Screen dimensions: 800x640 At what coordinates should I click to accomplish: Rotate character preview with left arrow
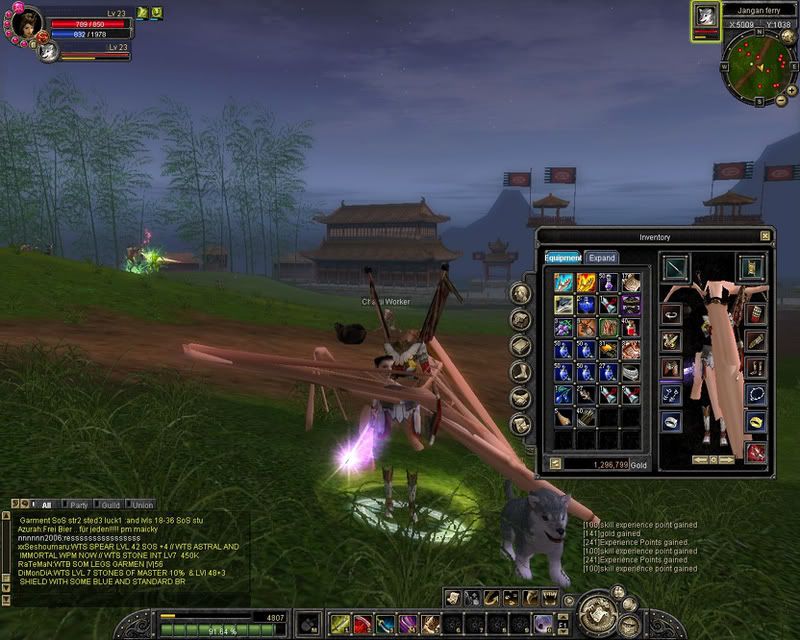point(700,459)
